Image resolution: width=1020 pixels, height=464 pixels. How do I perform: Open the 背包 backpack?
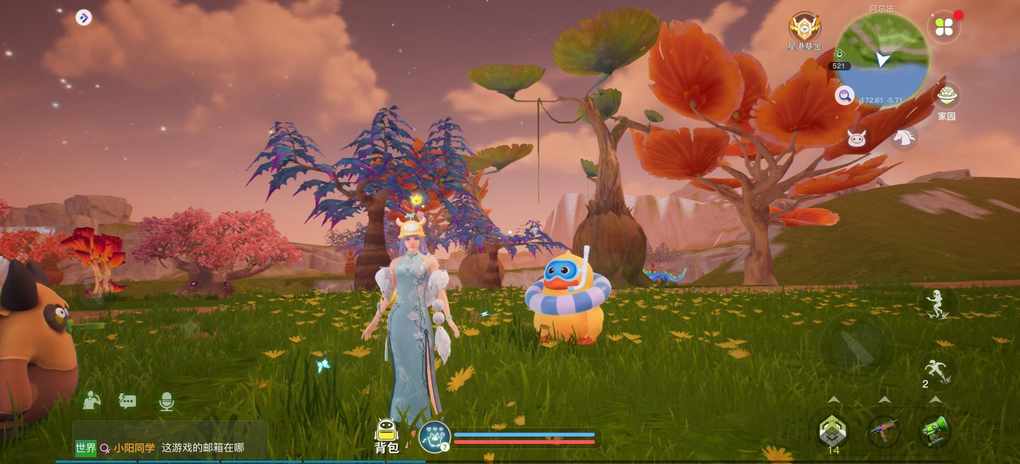pyautogui.click(x=386, y=435)
